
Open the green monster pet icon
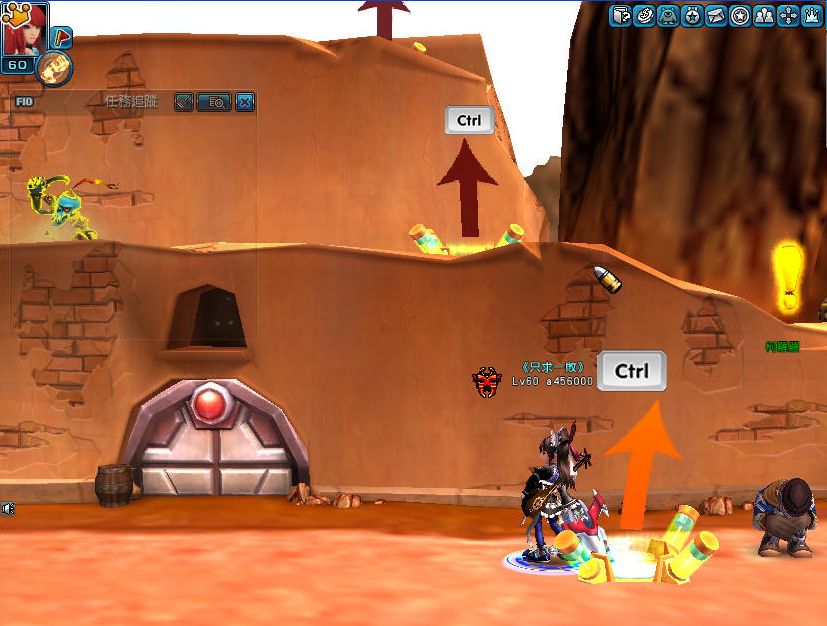669,15
